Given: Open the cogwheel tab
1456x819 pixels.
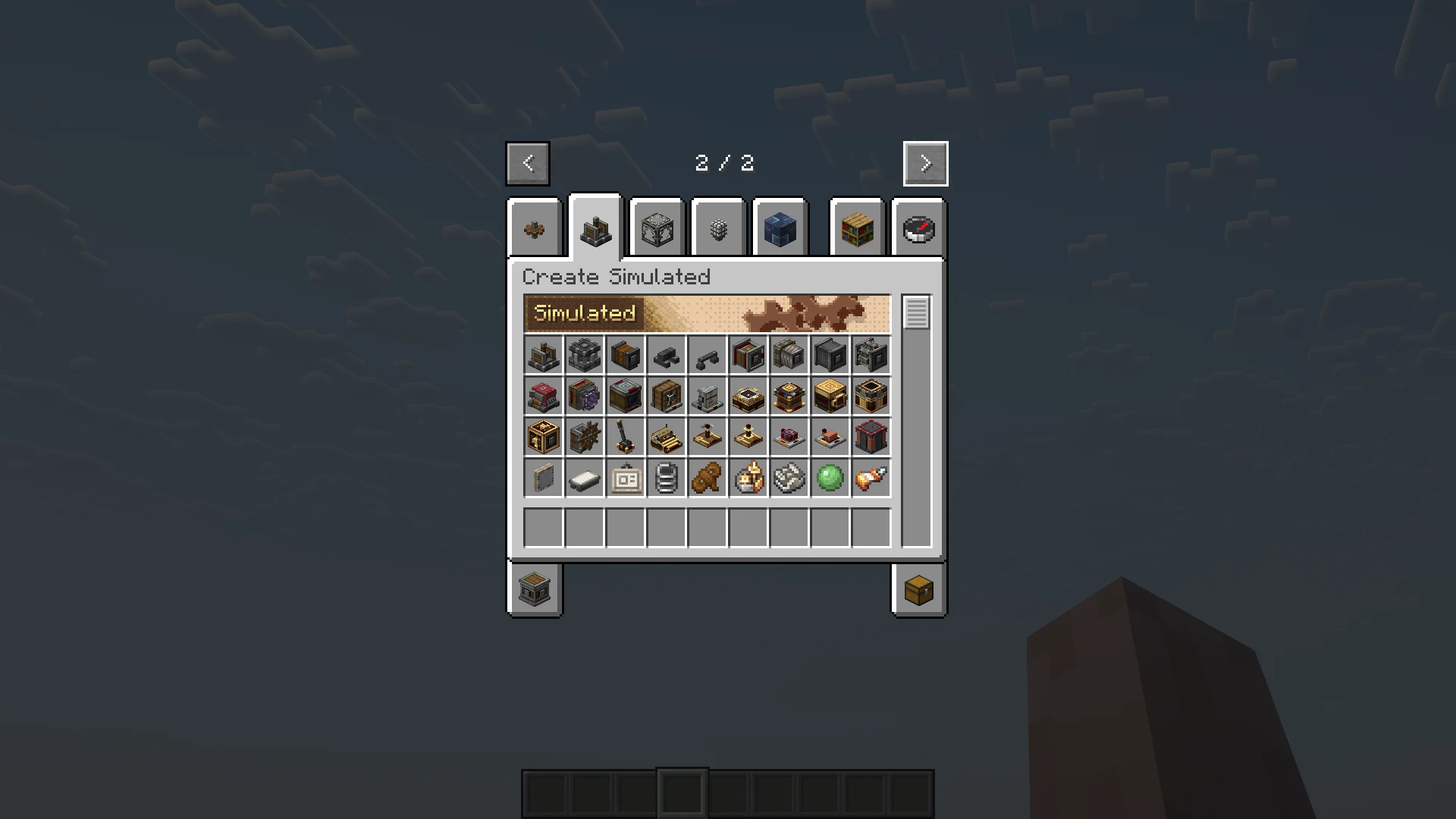Looking at the screenshot, I should 535,229.
